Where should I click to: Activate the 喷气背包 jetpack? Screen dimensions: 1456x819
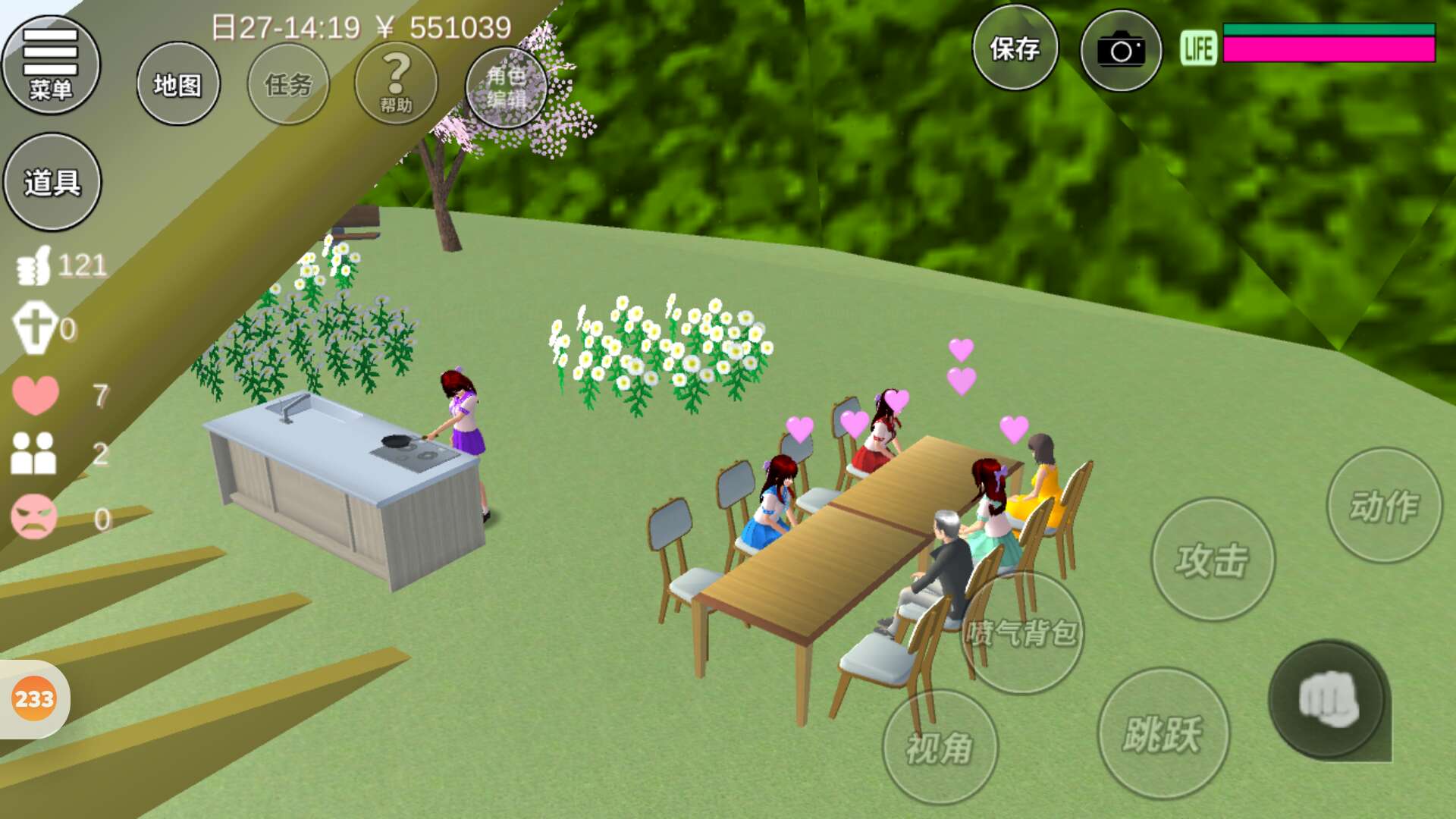pos(1021,632)
